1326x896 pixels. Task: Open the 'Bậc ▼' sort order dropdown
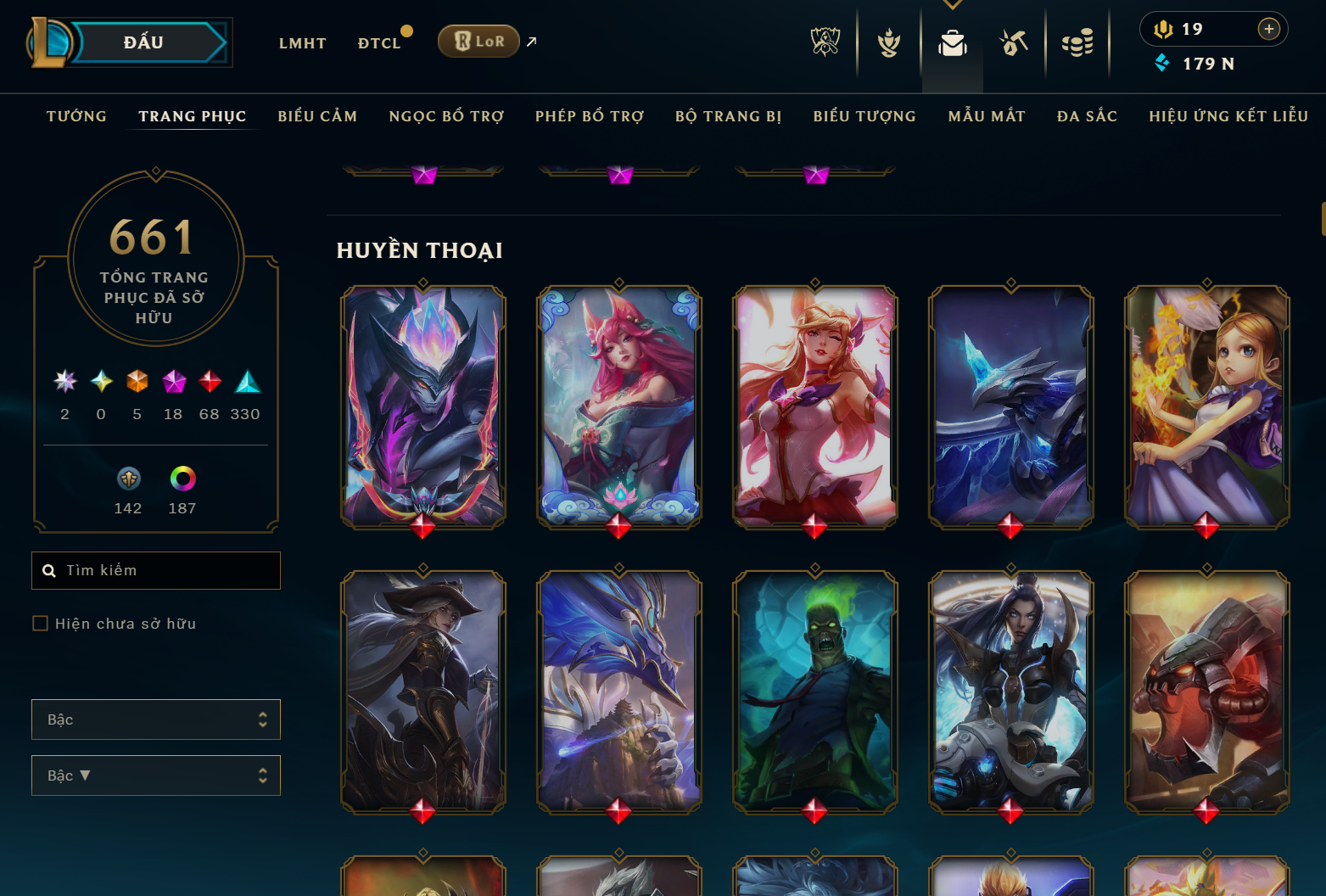point(156,775)
